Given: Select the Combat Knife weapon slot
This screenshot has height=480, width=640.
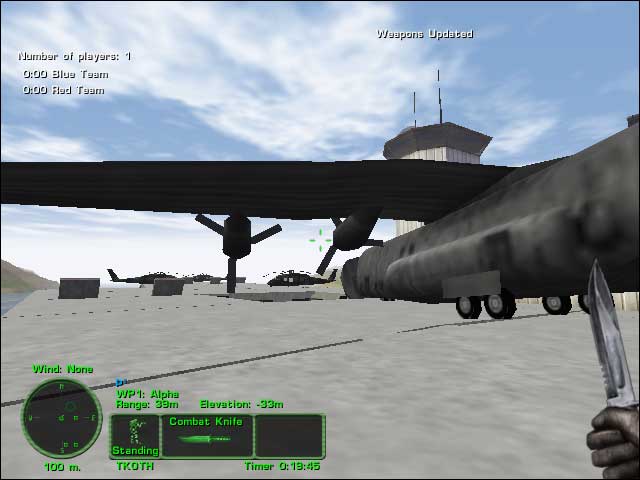Looking at the screenshot, I should click(206, 436).
